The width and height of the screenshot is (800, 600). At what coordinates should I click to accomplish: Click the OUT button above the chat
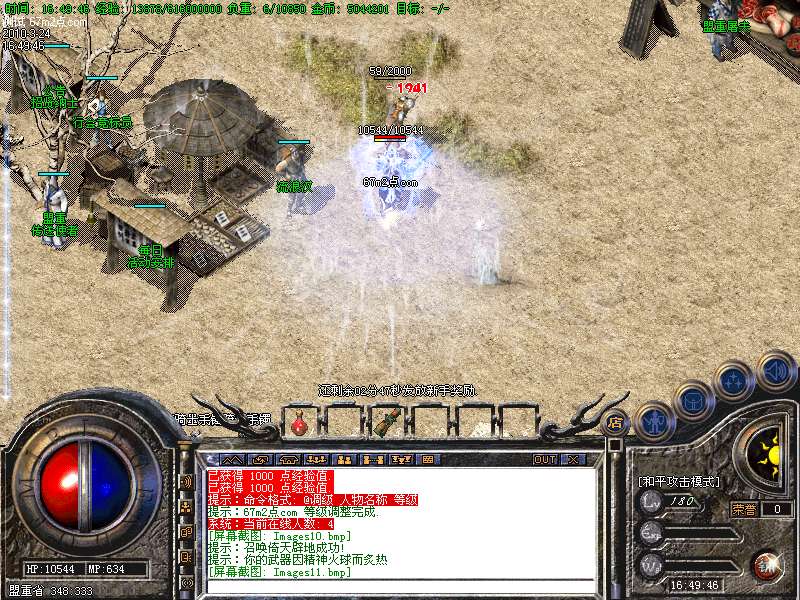click(545, 459)
